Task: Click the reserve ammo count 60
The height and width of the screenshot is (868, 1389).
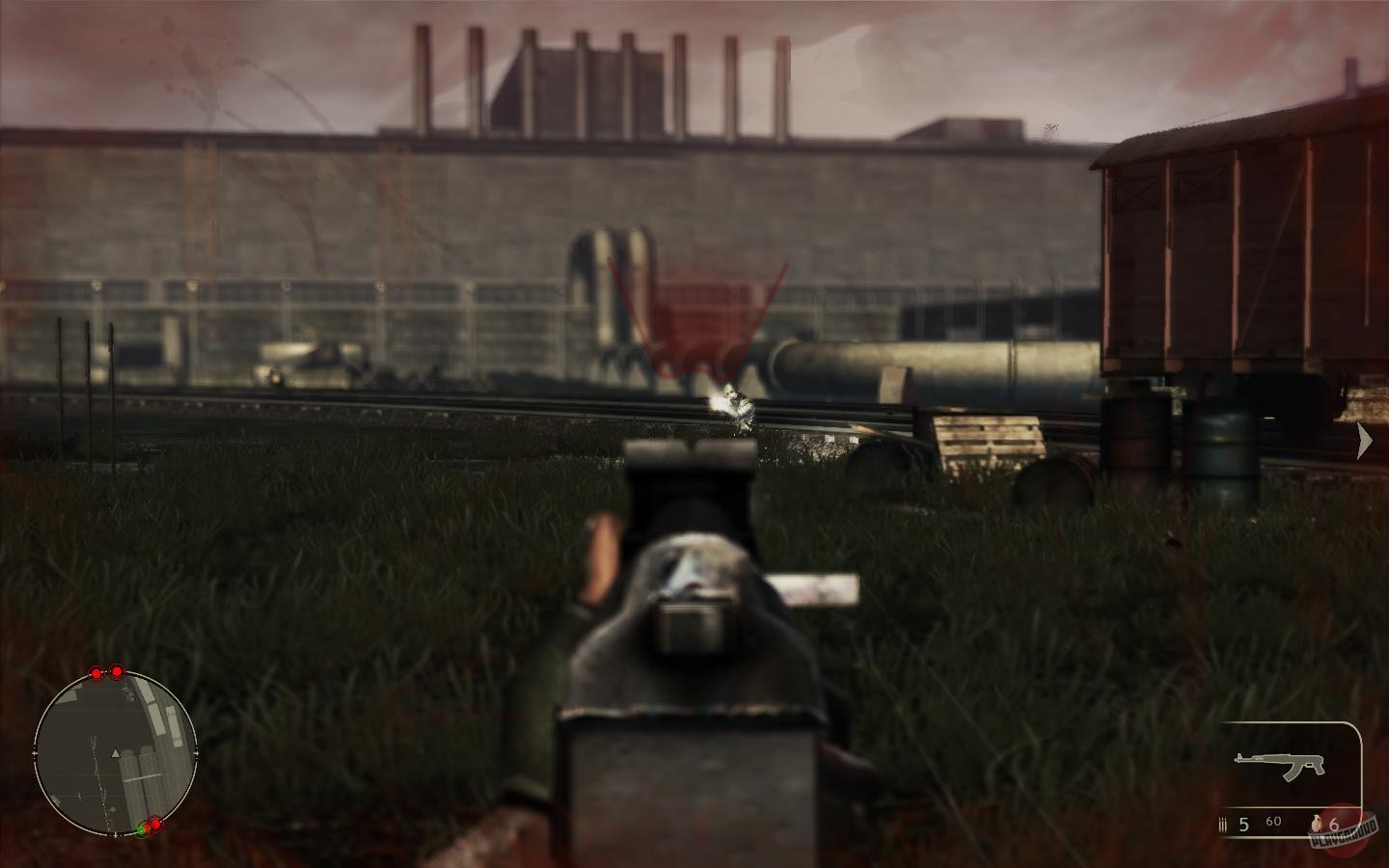Action: pyautogui.click(x=1274, y=822)
